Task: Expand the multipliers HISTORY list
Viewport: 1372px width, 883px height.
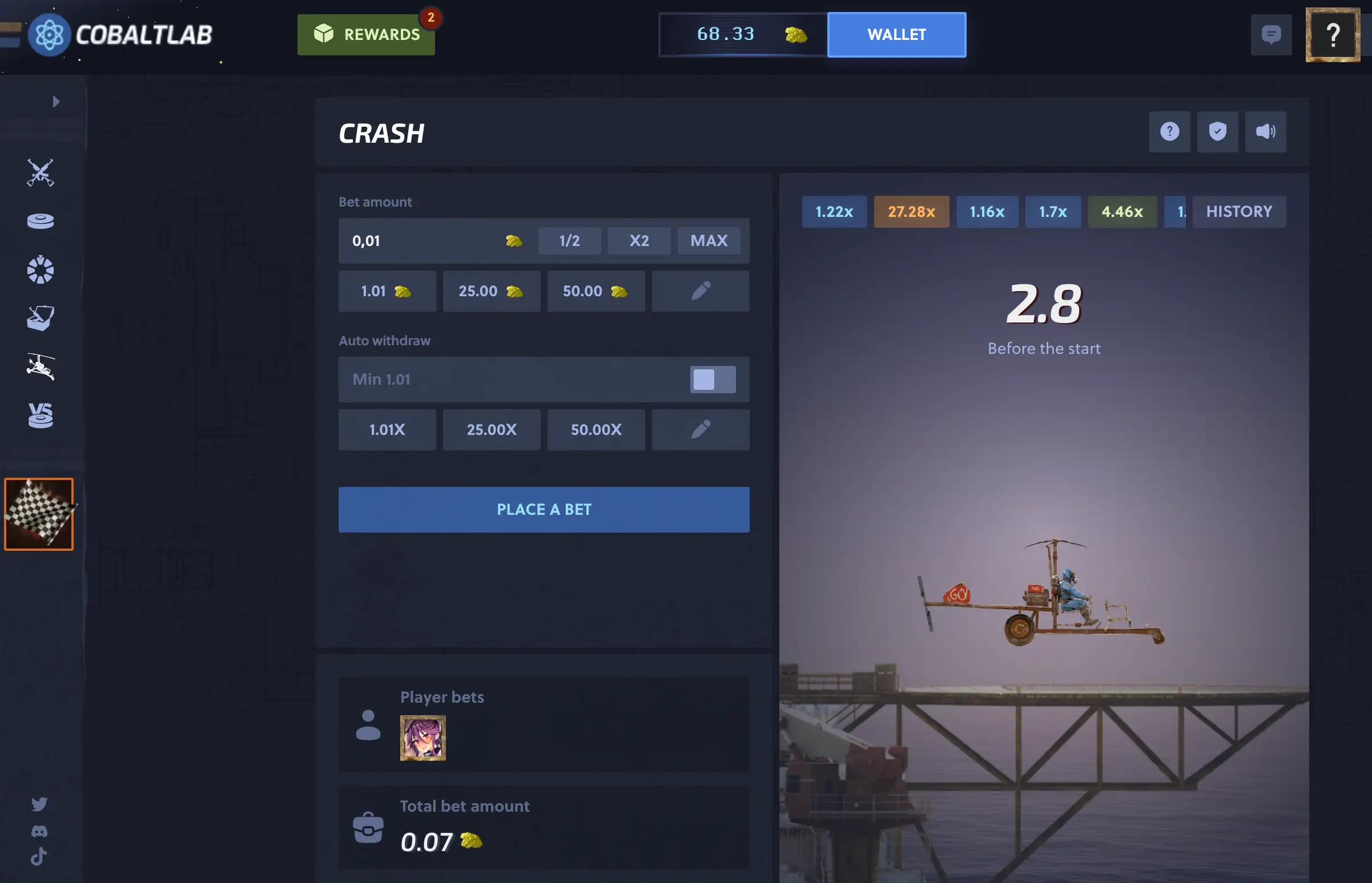Action: (1240, 212)
